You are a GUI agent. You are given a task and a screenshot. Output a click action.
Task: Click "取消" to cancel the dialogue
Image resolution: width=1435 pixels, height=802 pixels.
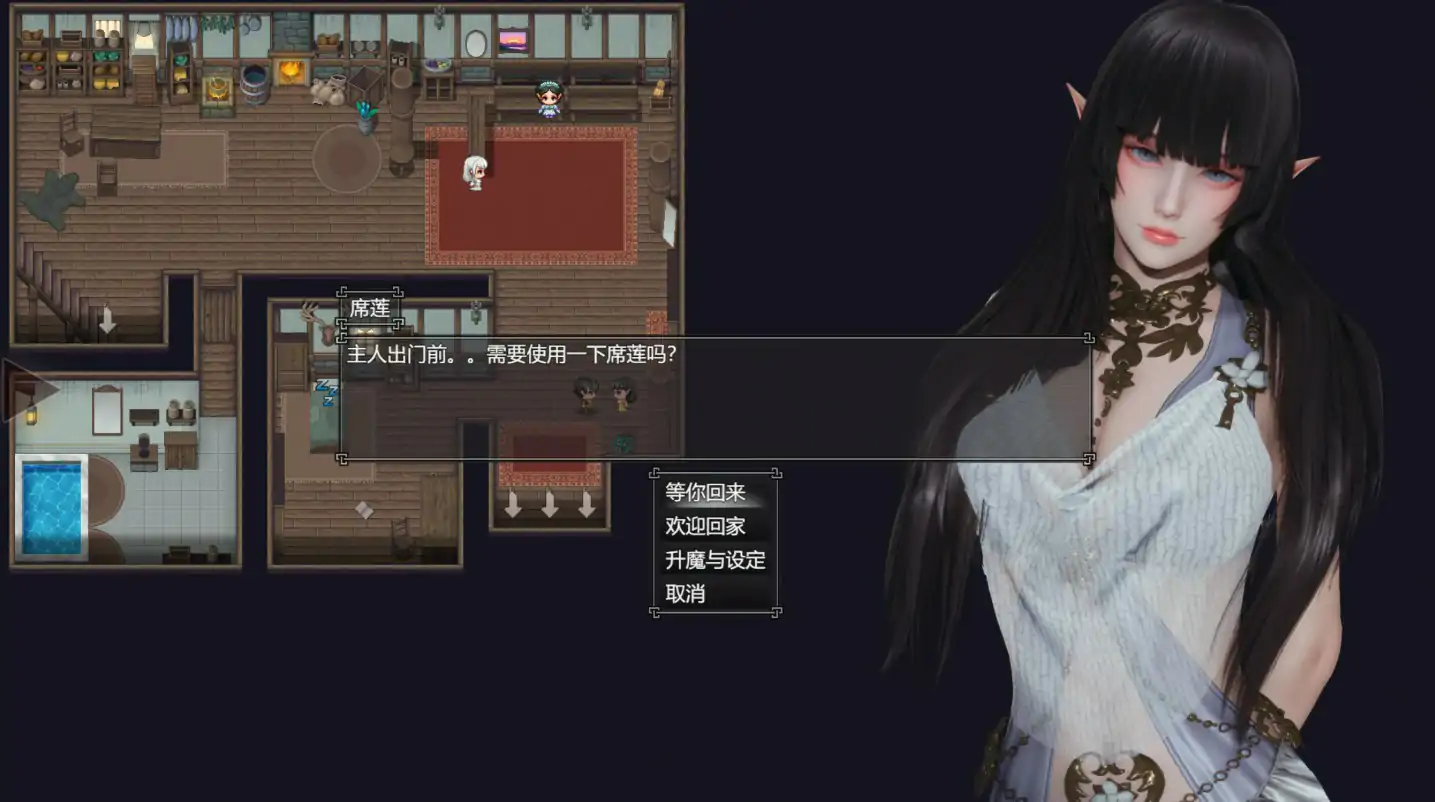[x=686, y=595]
